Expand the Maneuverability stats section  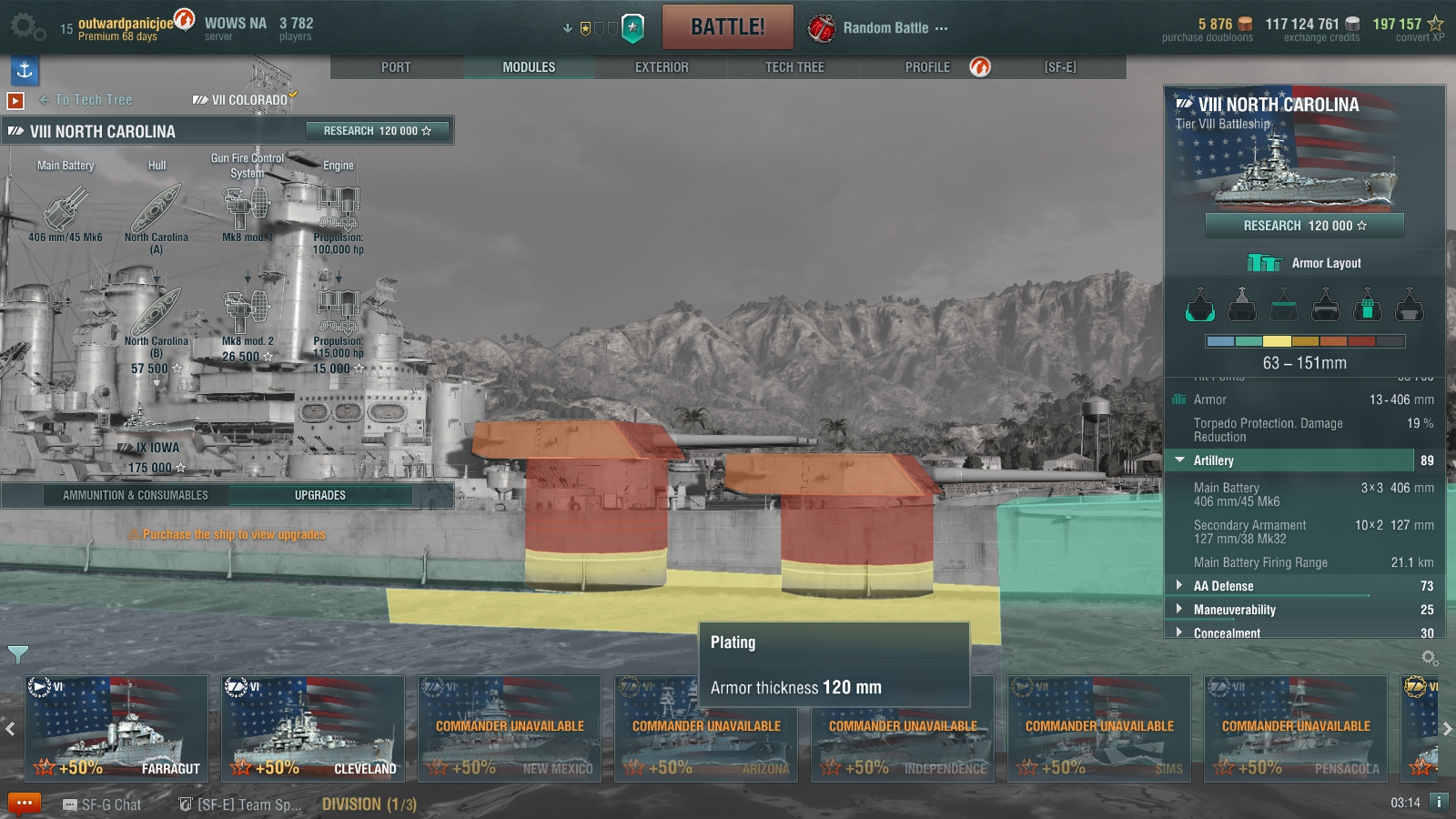[x=1234, y=610]
